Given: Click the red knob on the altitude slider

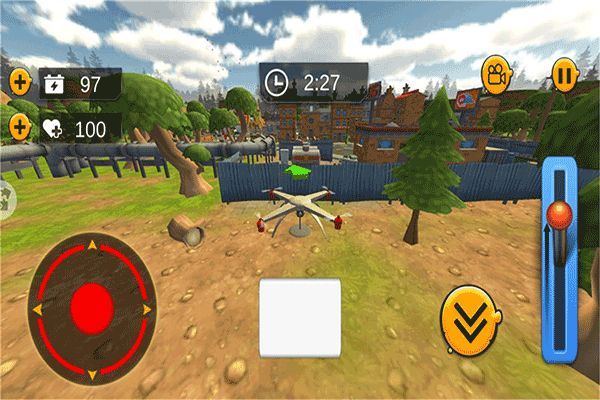Looking at the screenshot, I should 561,213.
